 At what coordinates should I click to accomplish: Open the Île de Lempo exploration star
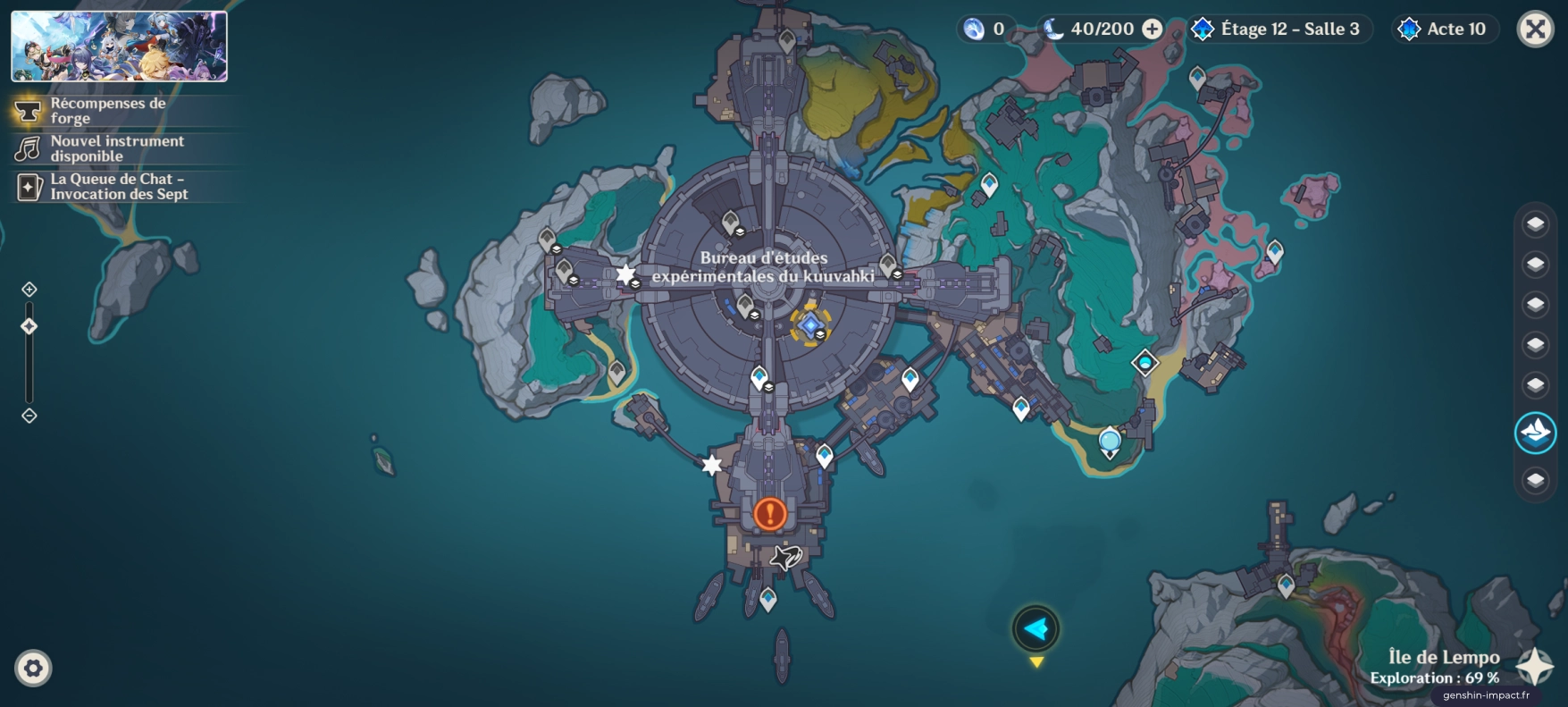(1535, 667)
